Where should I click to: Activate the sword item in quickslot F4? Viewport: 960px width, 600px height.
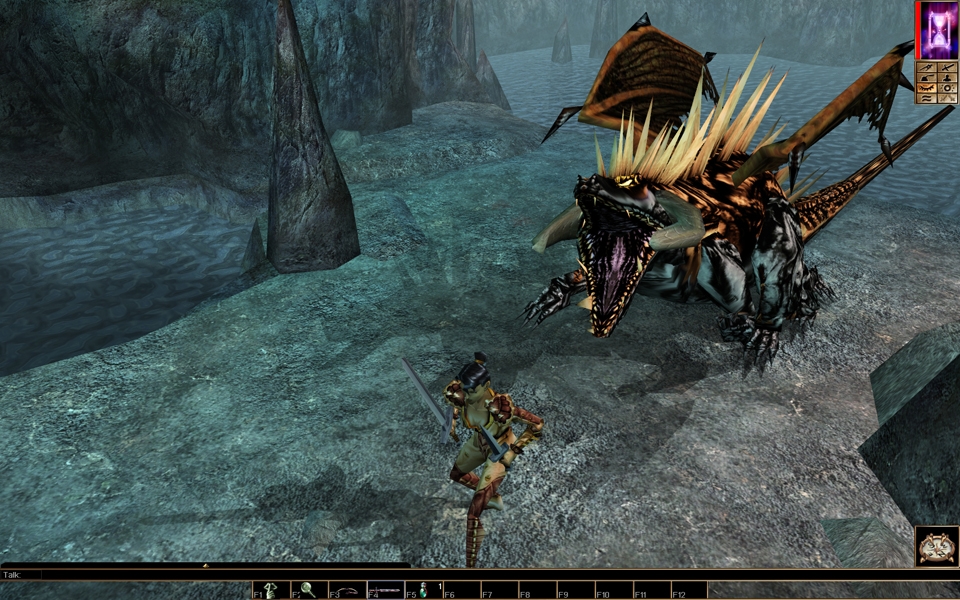coord(386,591)
